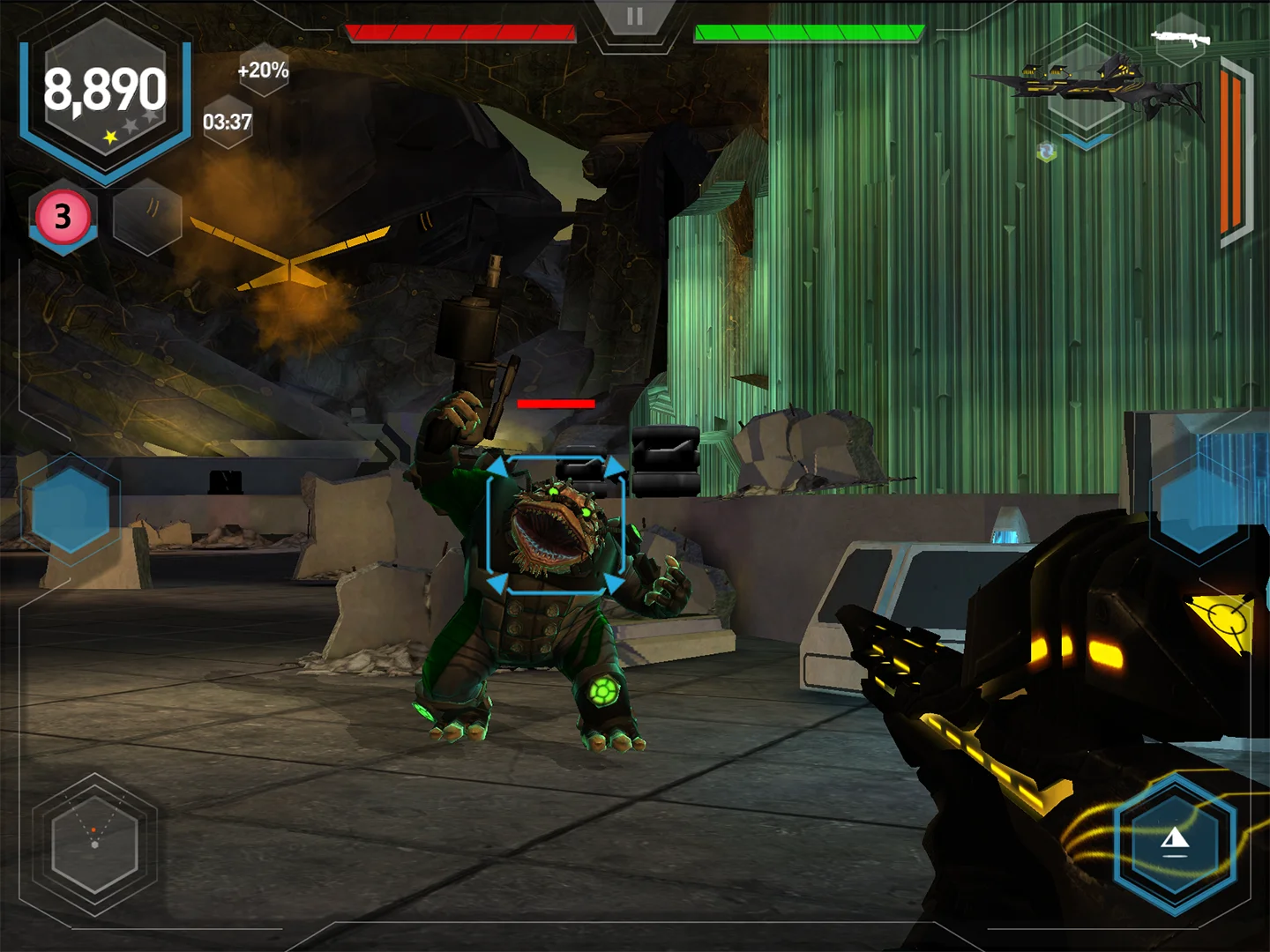The width and height of the screenshot is (1270, 952).
Task: Tap the red grenade counter showing 3
Action: (63, 217)
